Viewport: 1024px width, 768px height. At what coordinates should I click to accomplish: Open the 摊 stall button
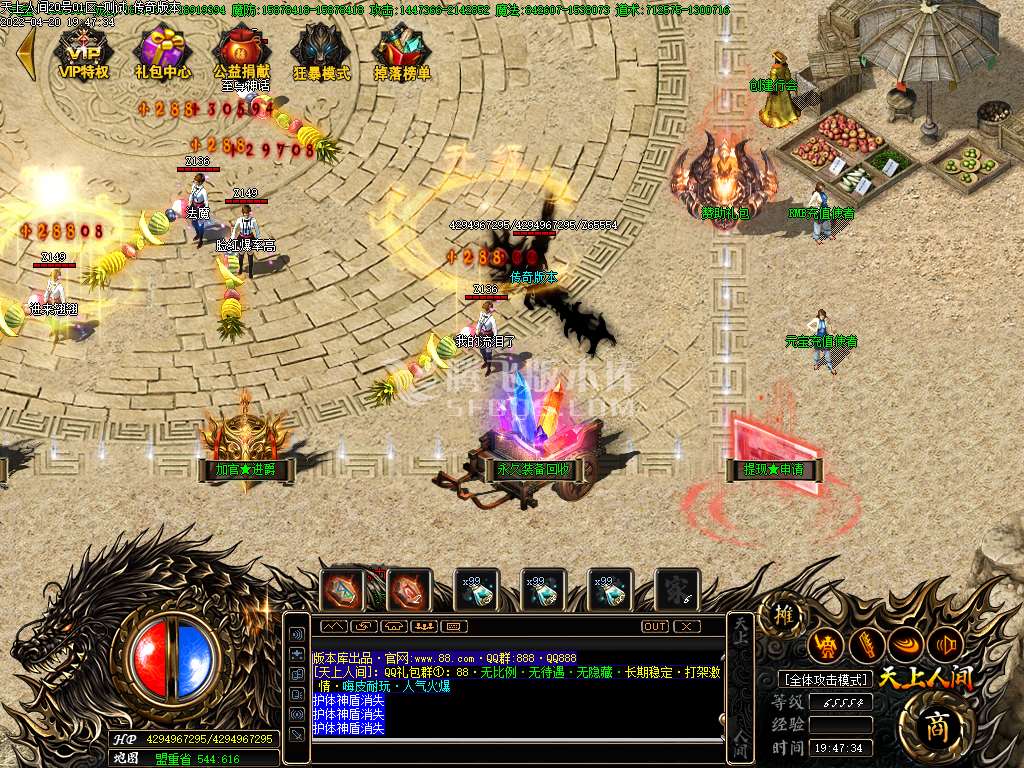tap(783, 616)
